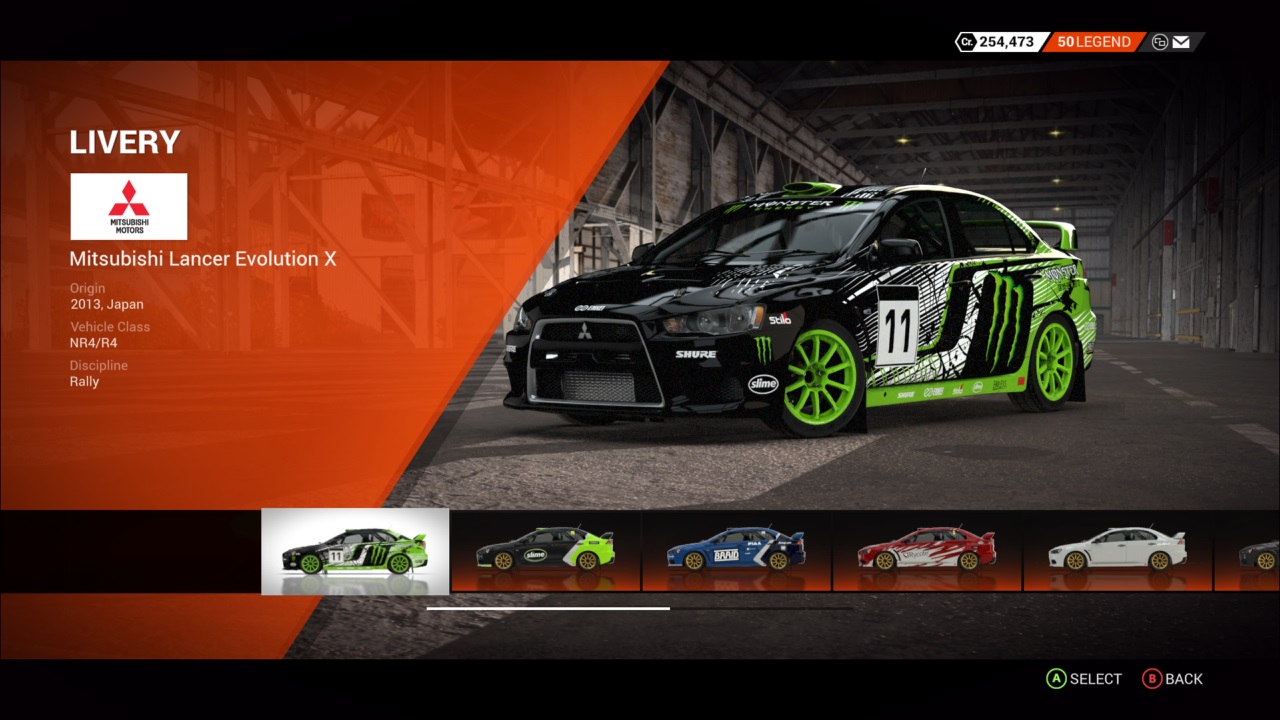Screen dimensions: 1280x720
Task: Click the livery list scroll bar
Action: [x=548, y=608]
